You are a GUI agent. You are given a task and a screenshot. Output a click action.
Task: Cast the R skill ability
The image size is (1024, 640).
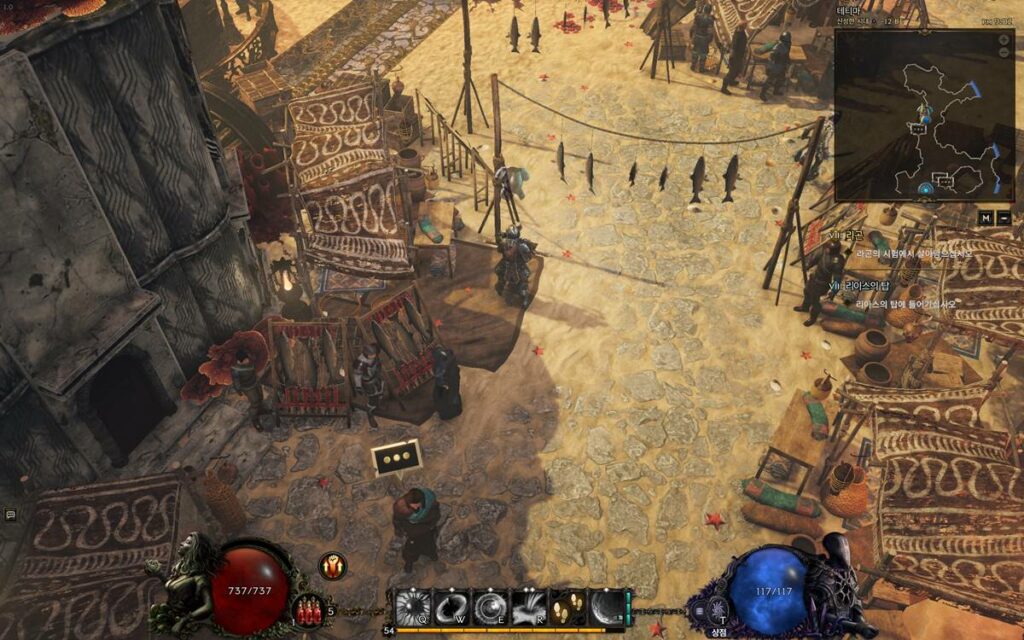point(529,606)
